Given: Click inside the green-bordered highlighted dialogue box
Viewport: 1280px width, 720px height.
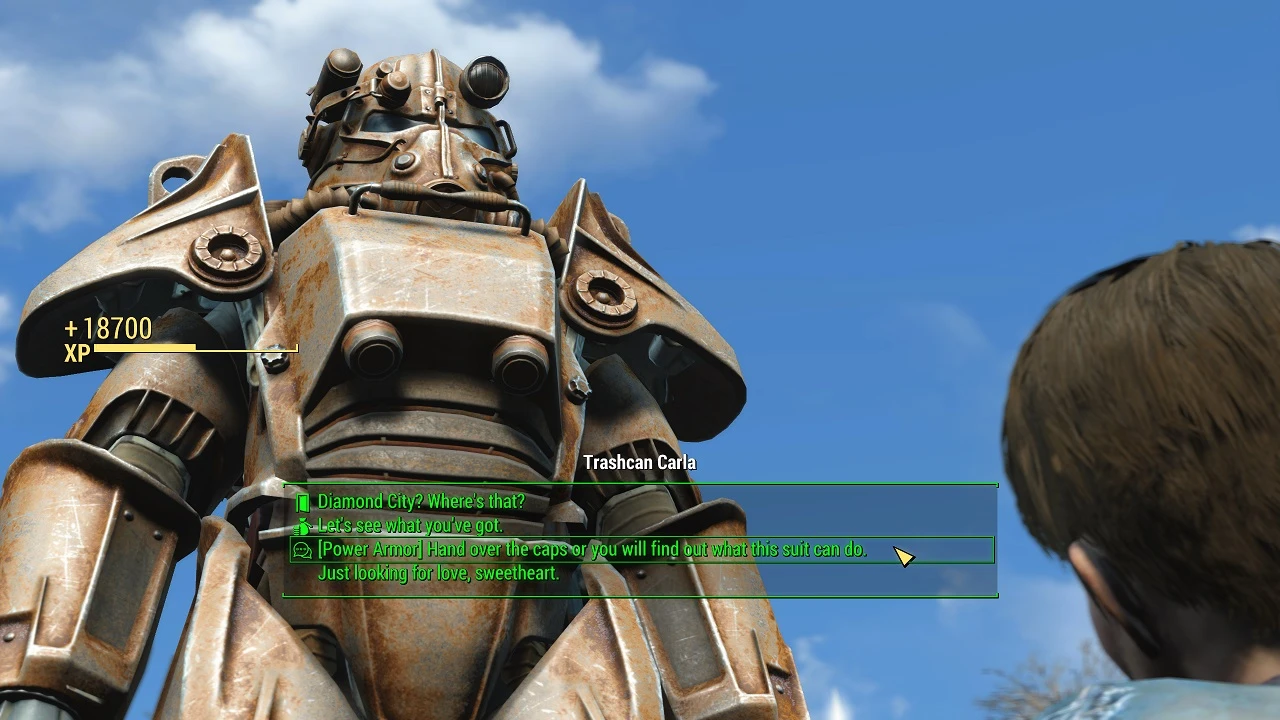Looking at the screenshot, I should [x=640, y=549].
